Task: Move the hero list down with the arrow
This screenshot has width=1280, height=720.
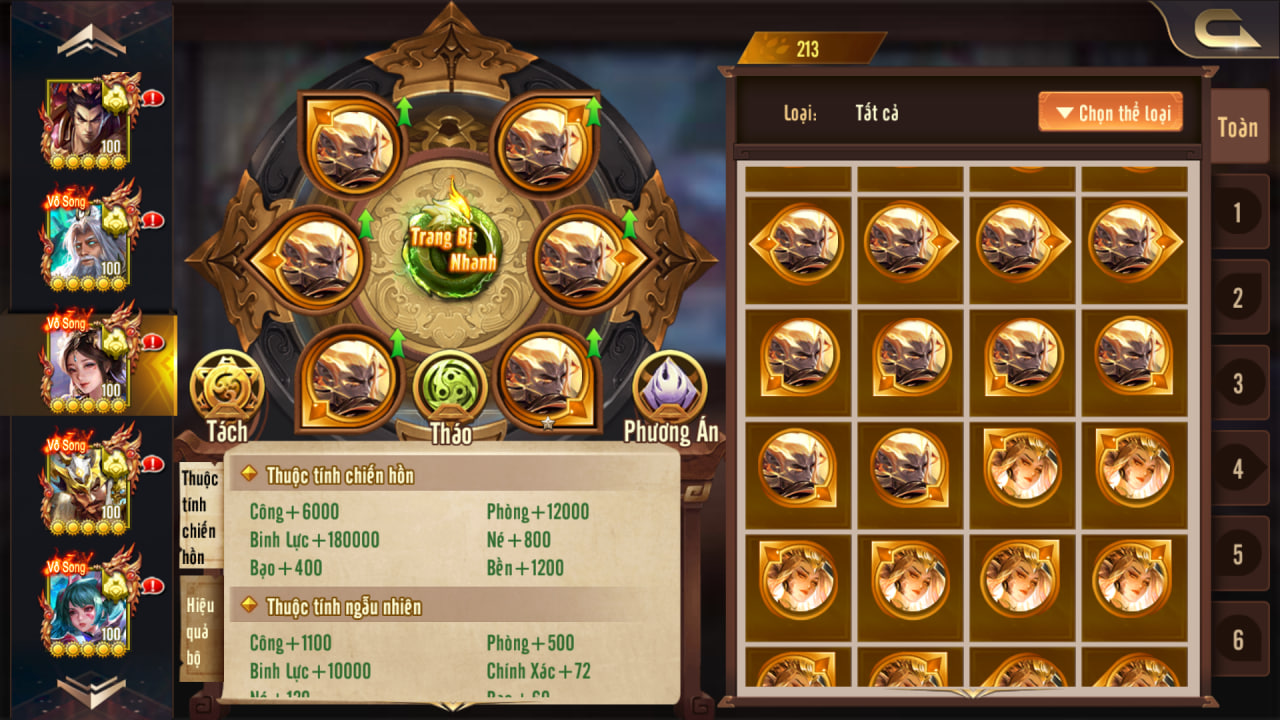Action: point(91,690)
